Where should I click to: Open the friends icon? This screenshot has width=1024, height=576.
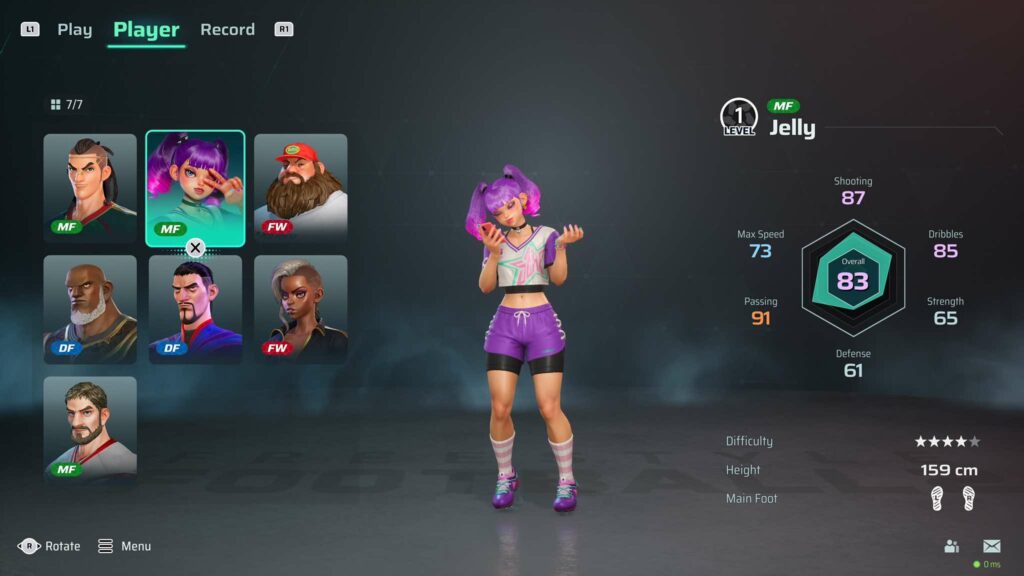coord(952,546)
